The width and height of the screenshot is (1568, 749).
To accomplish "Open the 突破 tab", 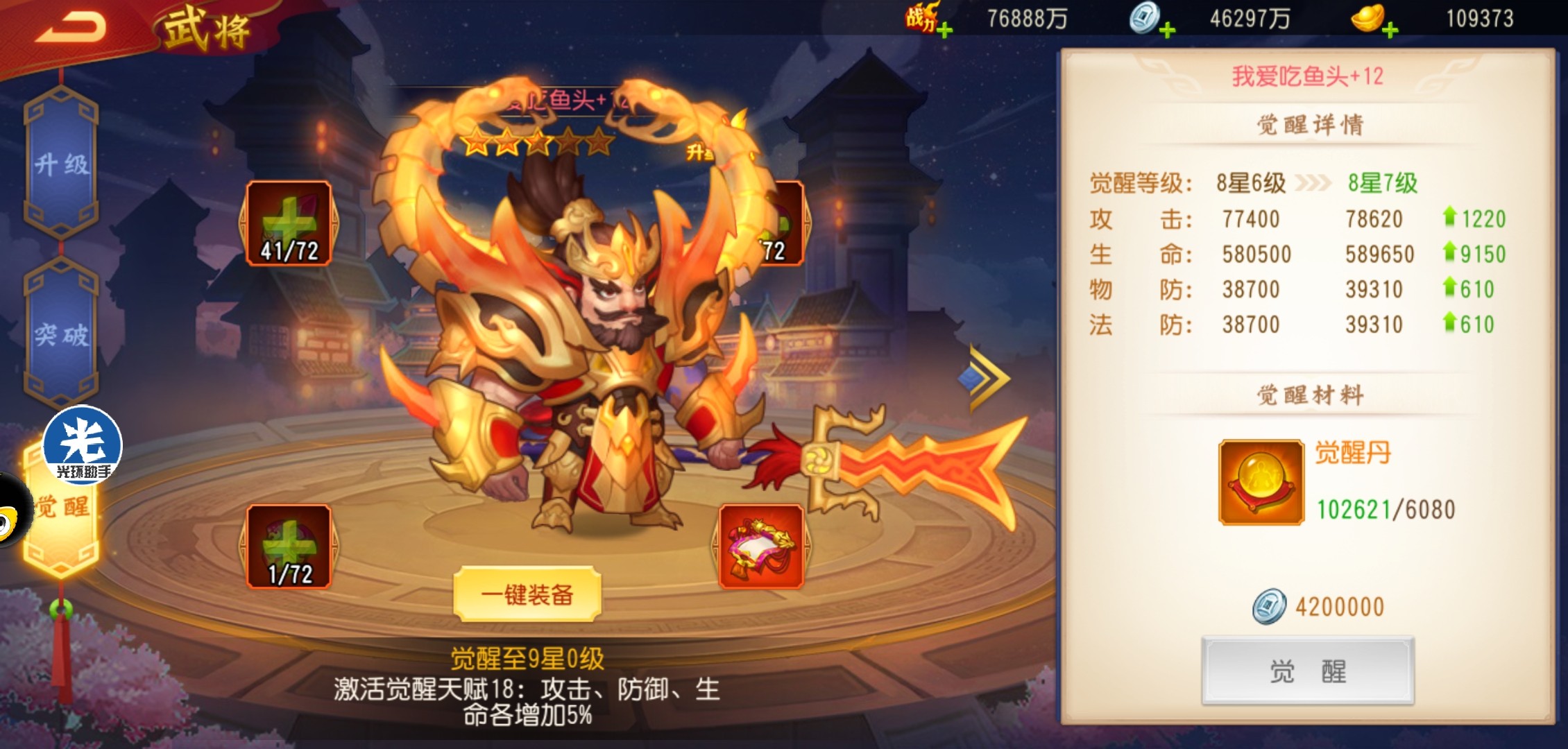I will tap(62, 336).
